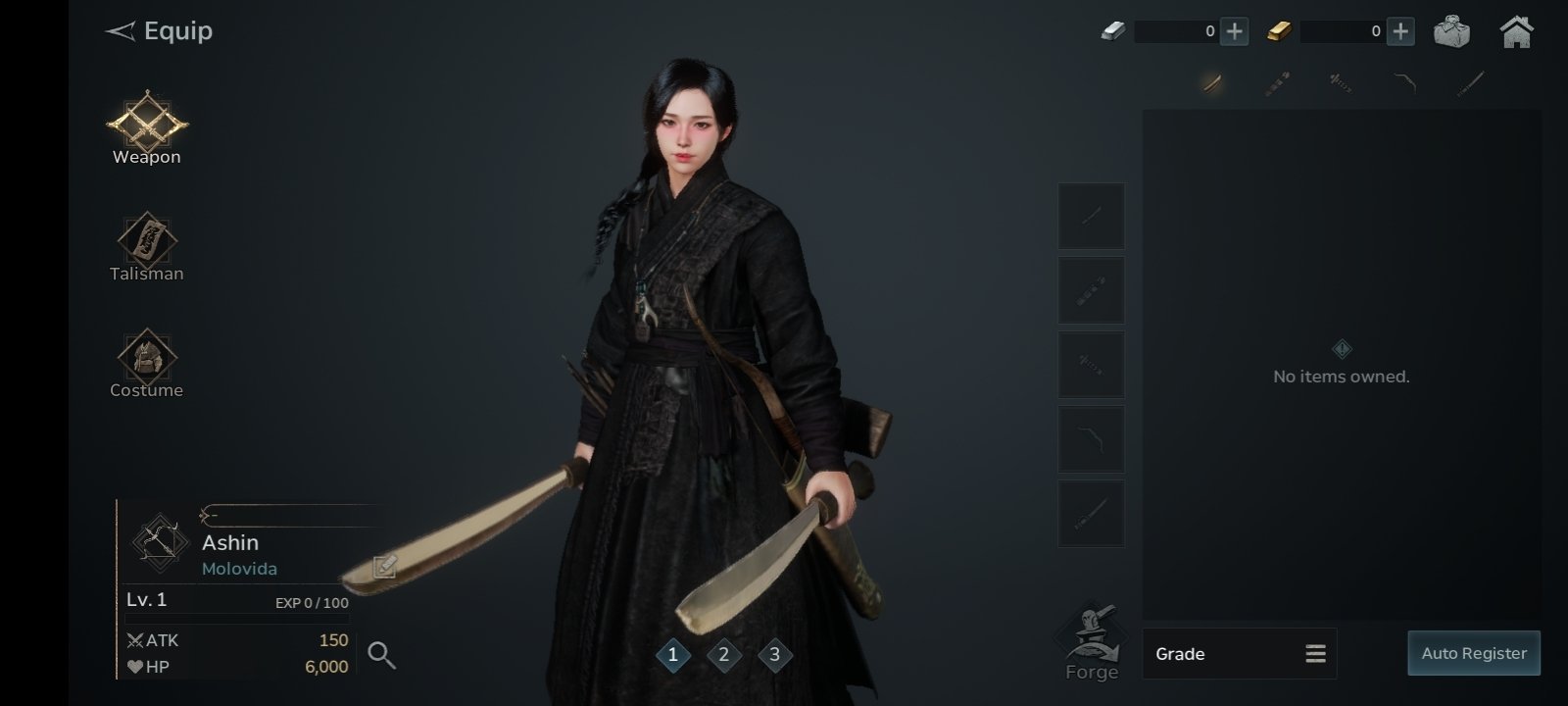The height and width of the screenshot is (706, 1568).
Task: Open the wrapped bundle bag icon
Action: (1451, 31)
